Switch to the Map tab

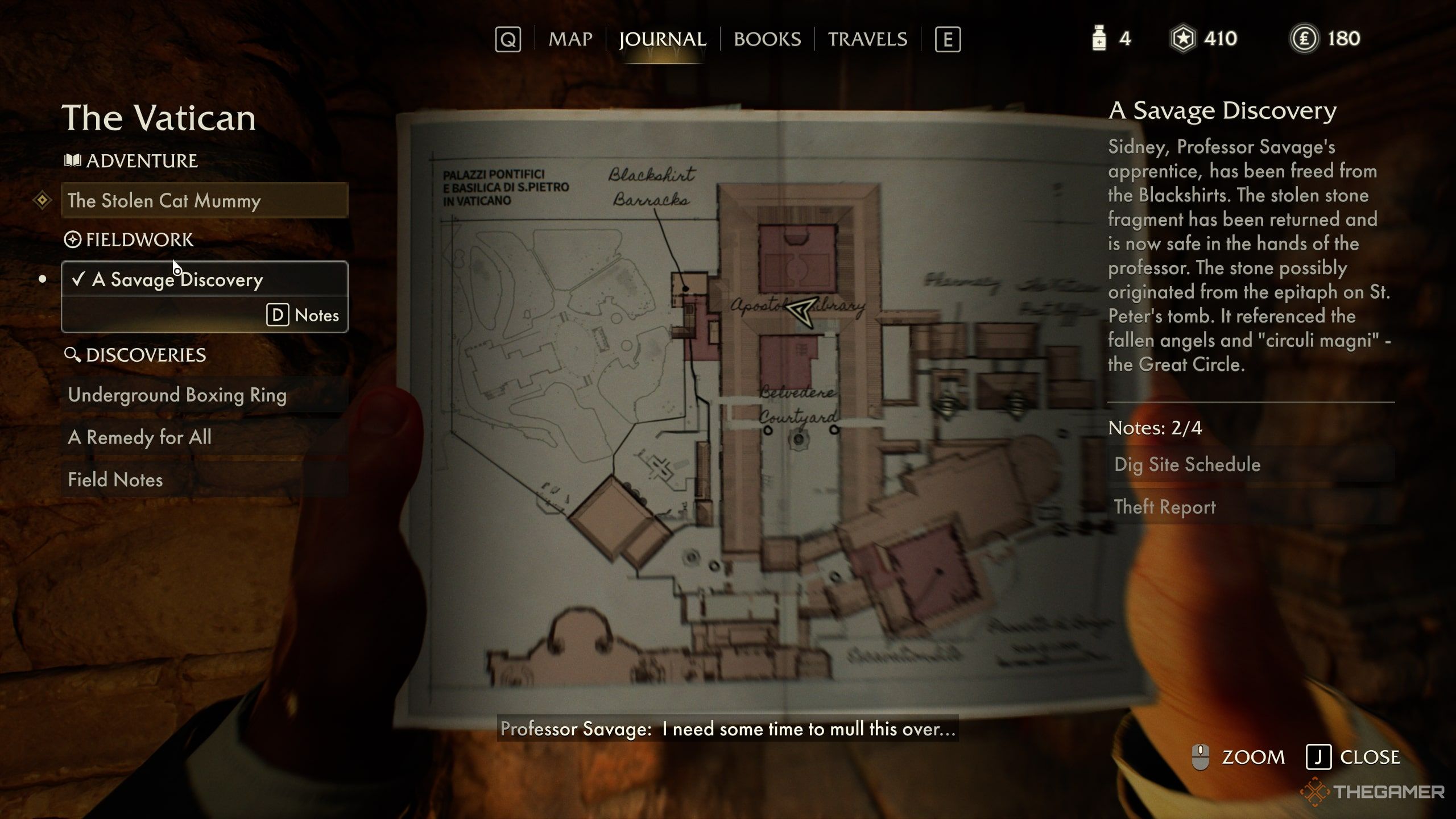pyautogui.click(x=570, y=39)
